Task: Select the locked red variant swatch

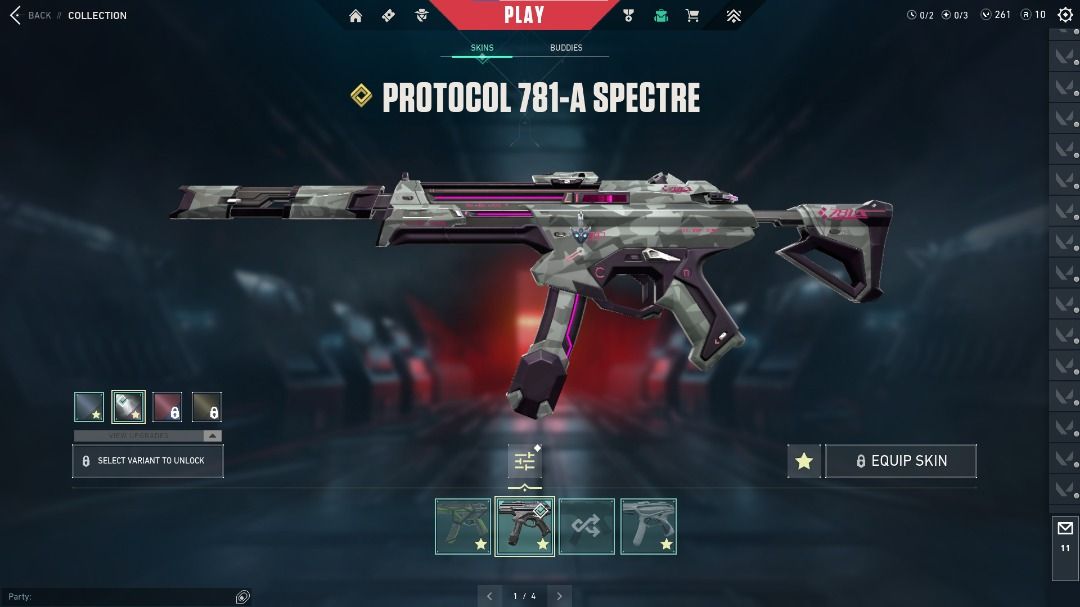Action: click(x=168, y=407)
